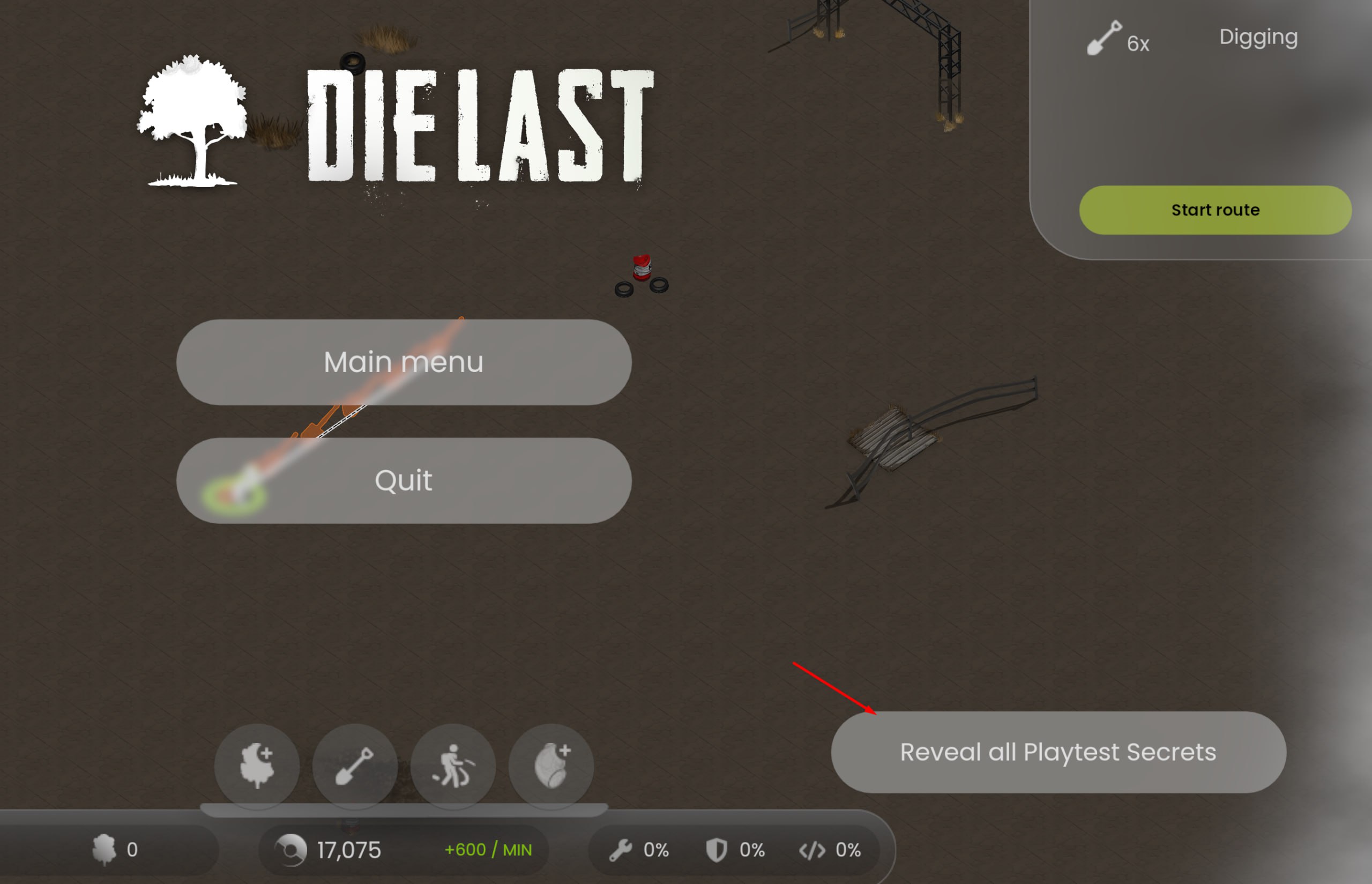This screenshot has width=1372, height=884.
Task: Return to the Main menu
Action: click(x=404, y=362)
